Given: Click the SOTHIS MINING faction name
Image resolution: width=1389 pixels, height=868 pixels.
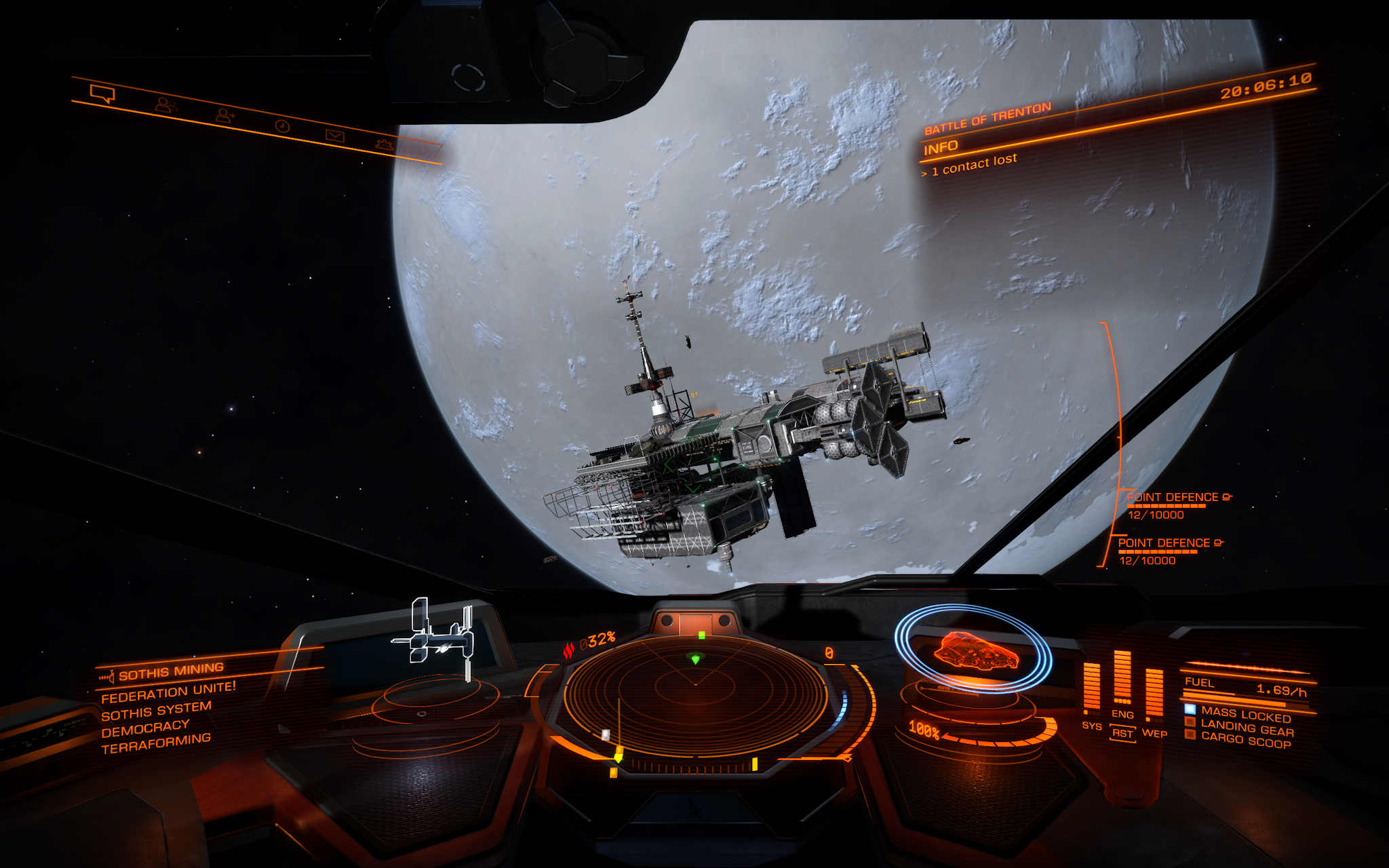Looking at the screenshot, I should (x=170, y=673).
